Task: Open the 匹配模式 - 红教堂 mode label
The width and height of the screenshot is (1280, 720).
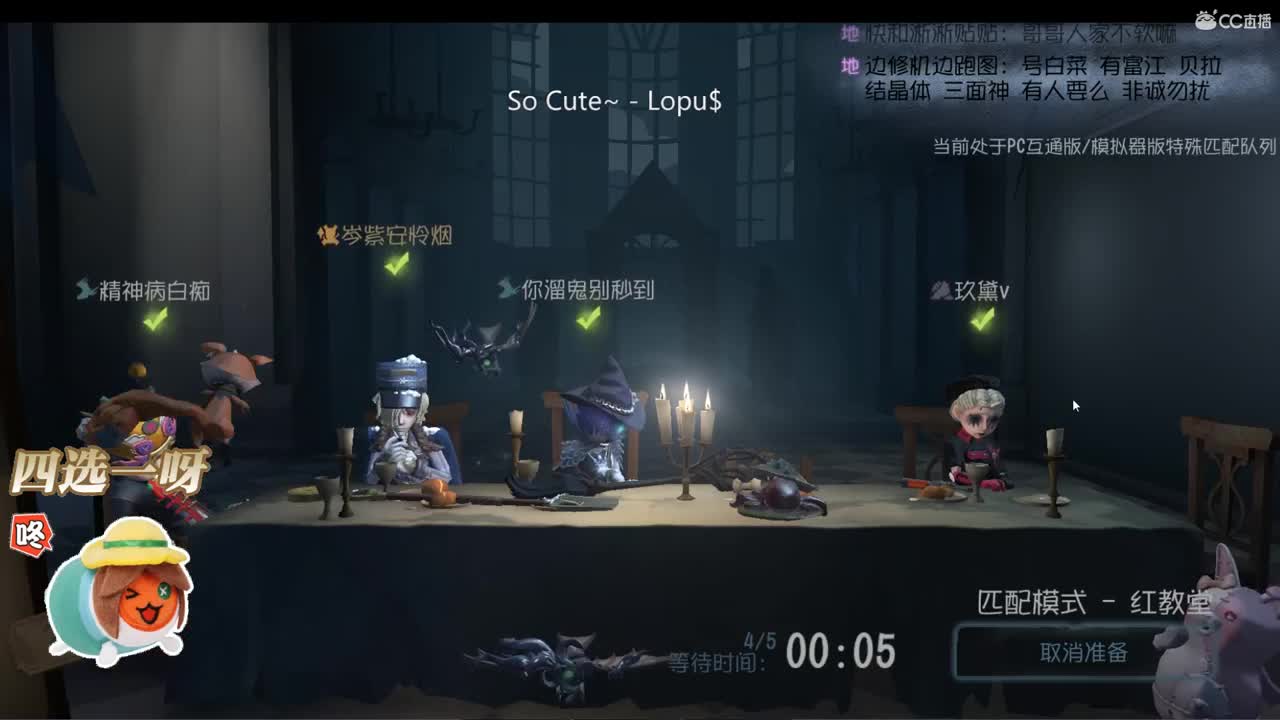Action: click(x=1090, y=600)
